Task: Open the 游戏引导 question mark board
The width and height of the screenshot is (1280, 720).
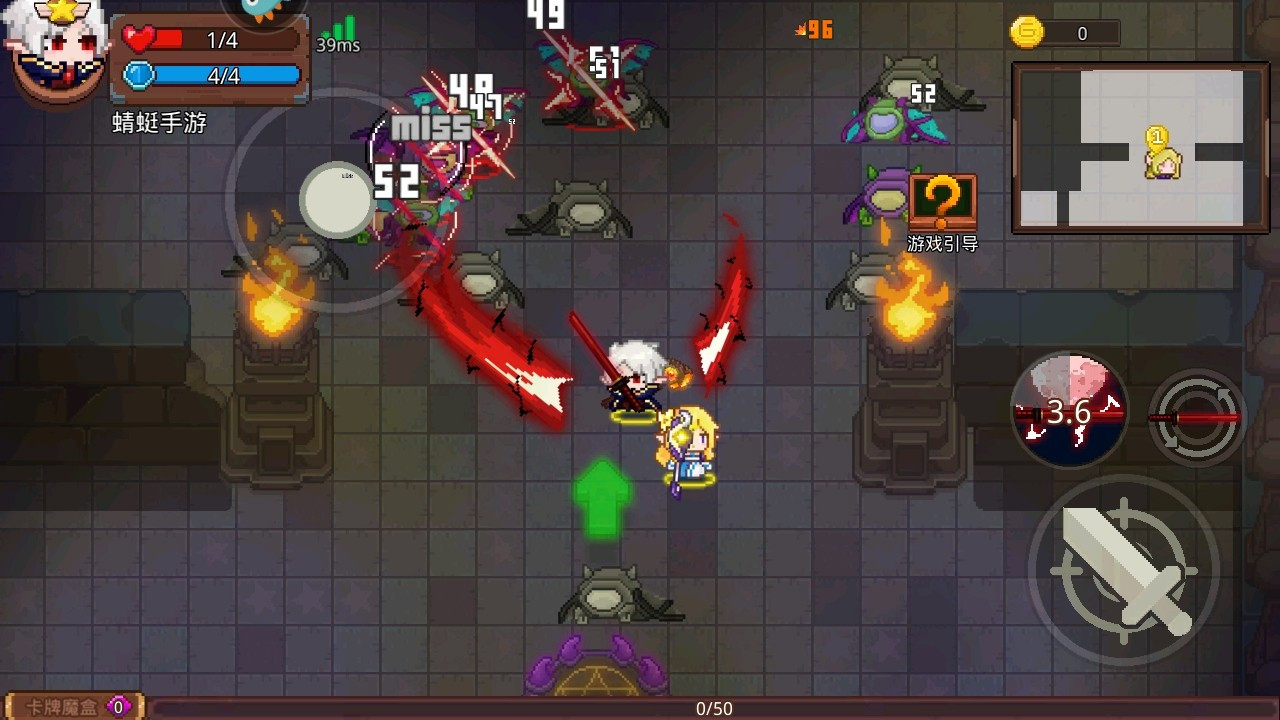Action: click(x=941, y=201)
